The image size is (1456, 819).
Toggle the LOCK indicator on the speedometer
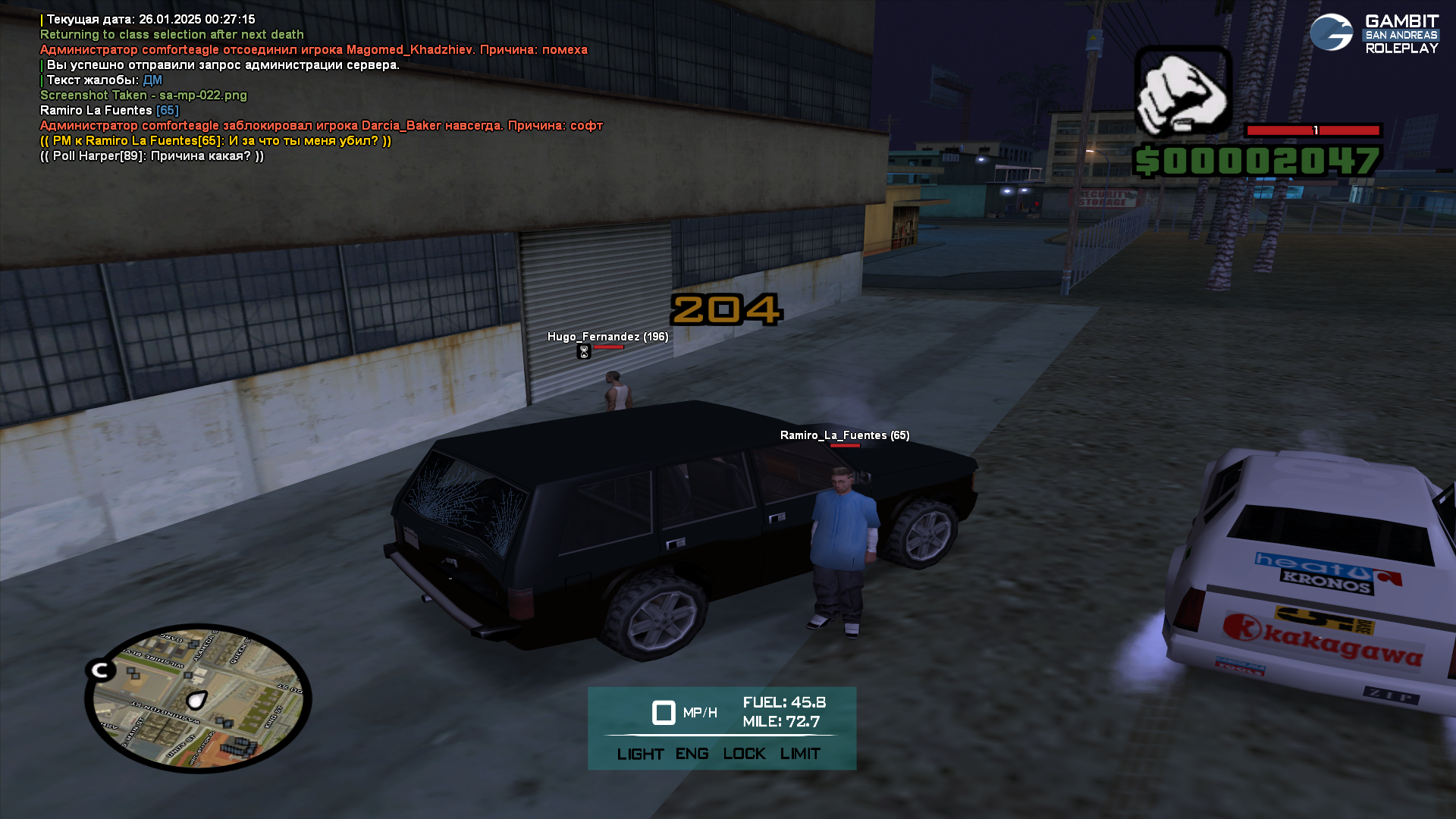(x=744, y=754)
